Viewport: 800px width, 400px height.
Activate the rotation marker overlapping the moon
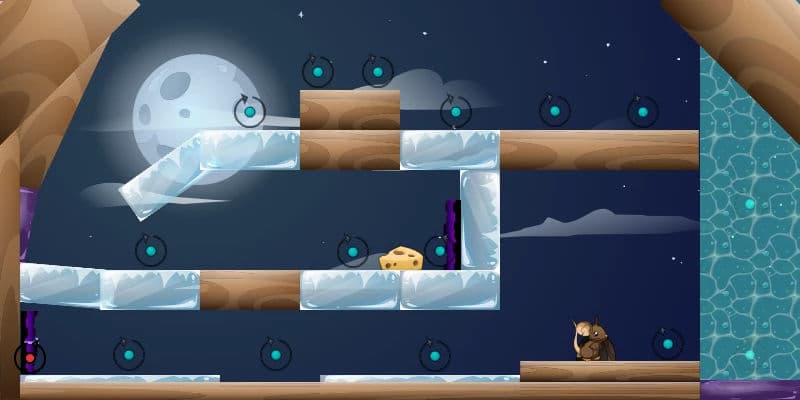249,111
